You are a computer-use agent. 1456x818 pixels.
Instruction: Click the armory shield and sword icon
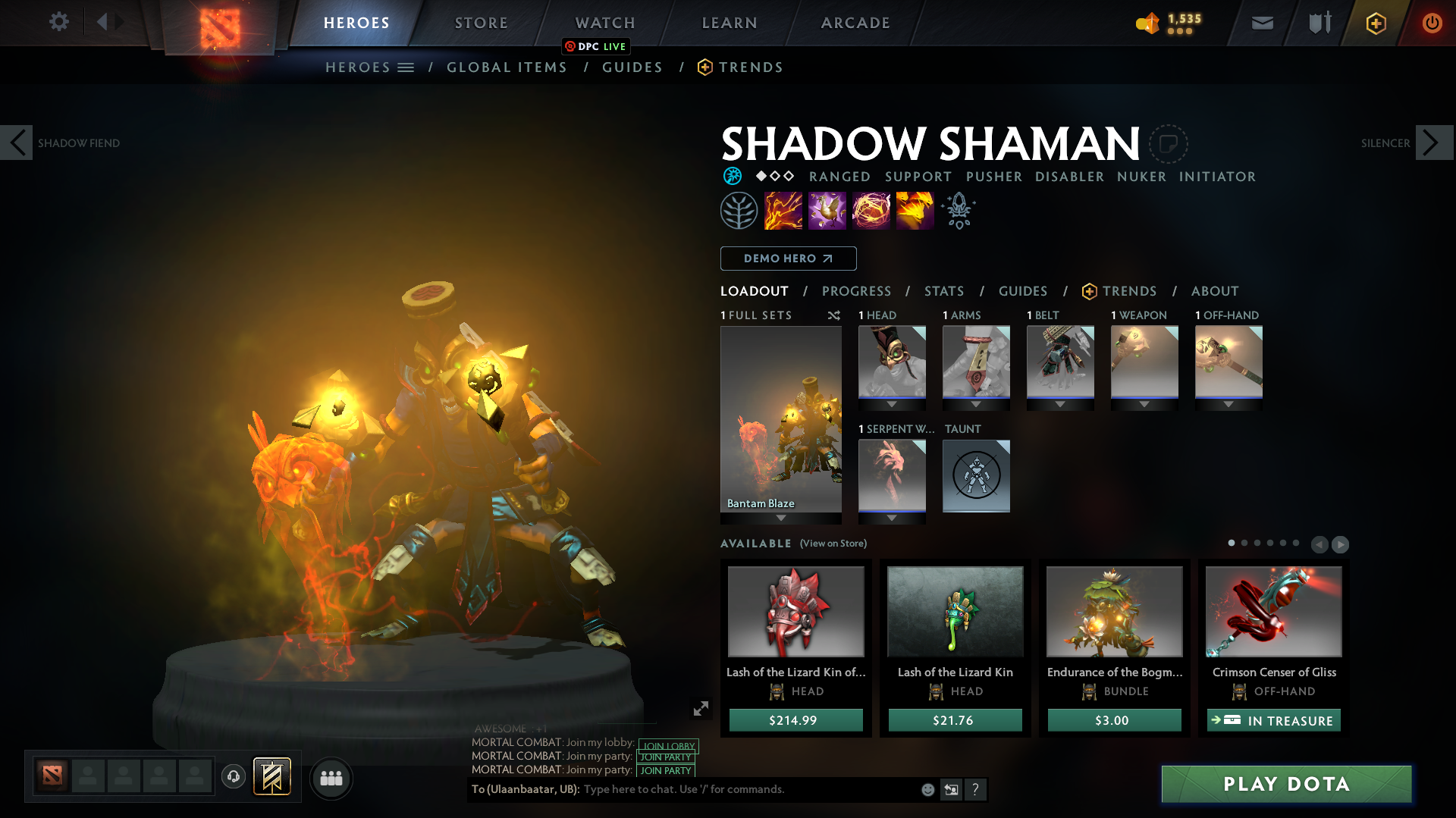1318,23
